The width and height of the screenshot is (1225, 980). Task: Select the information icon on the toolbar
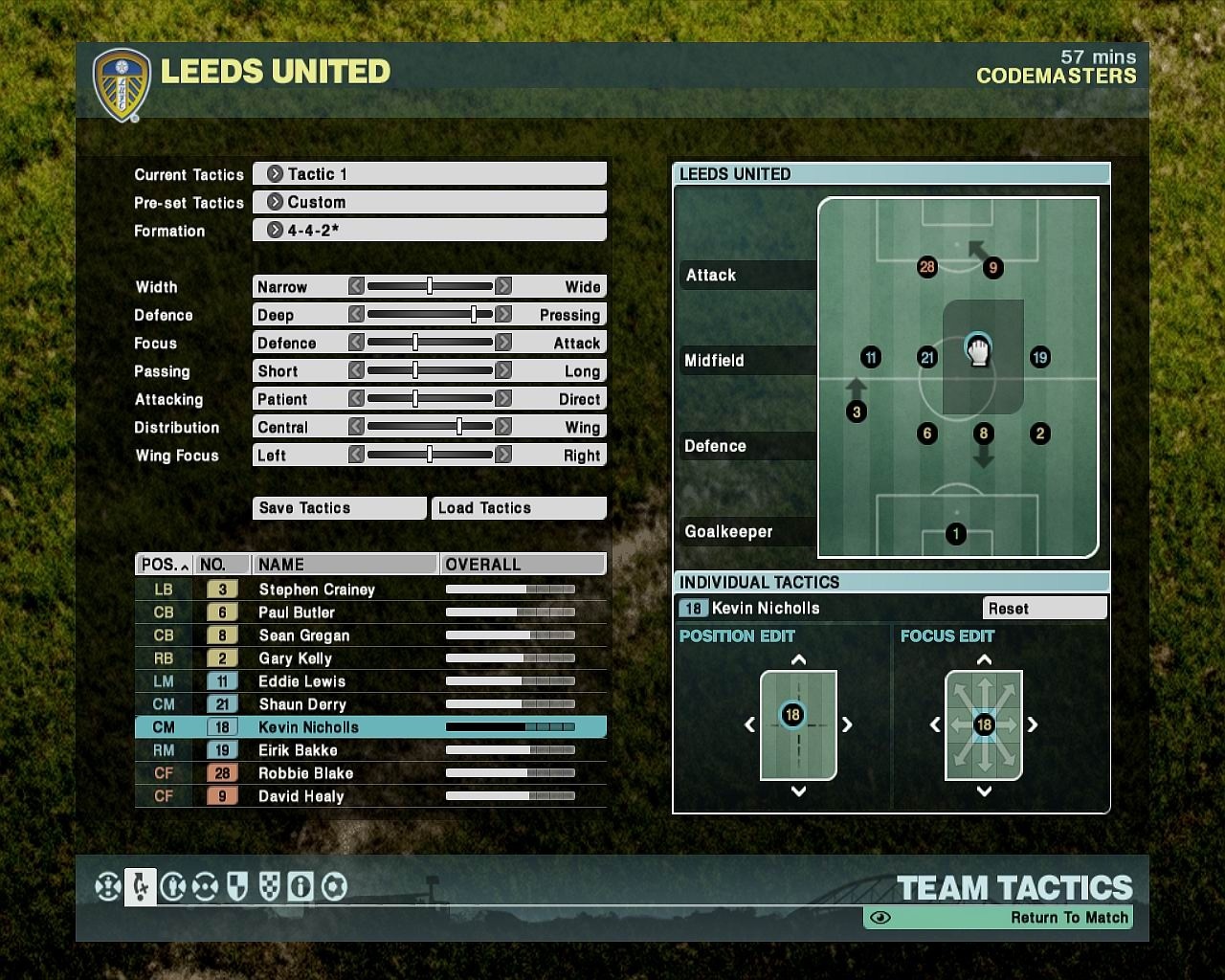point(301,887)
